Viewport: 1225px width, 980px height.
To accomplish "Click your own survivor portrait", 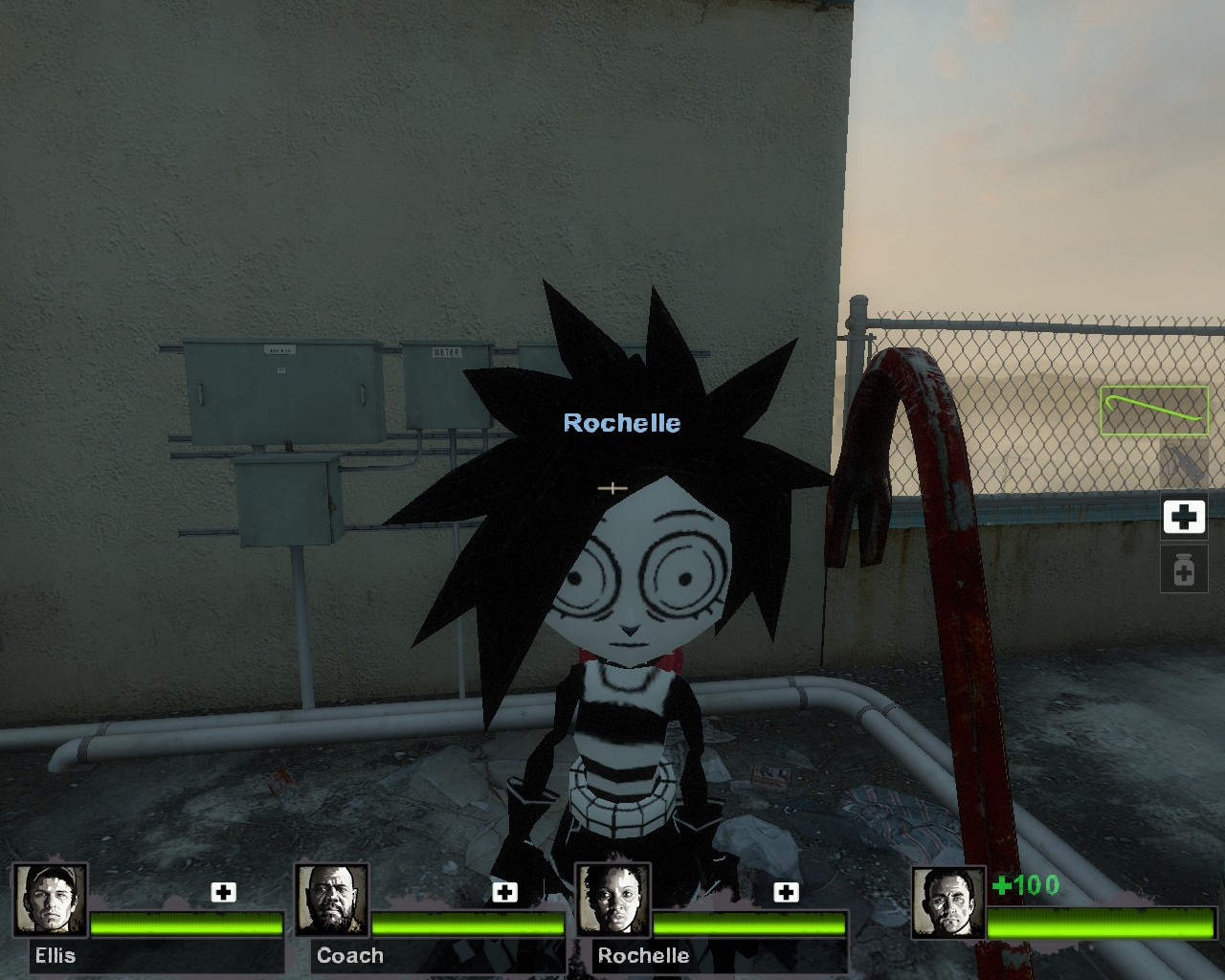I will (x=947, y=902).
